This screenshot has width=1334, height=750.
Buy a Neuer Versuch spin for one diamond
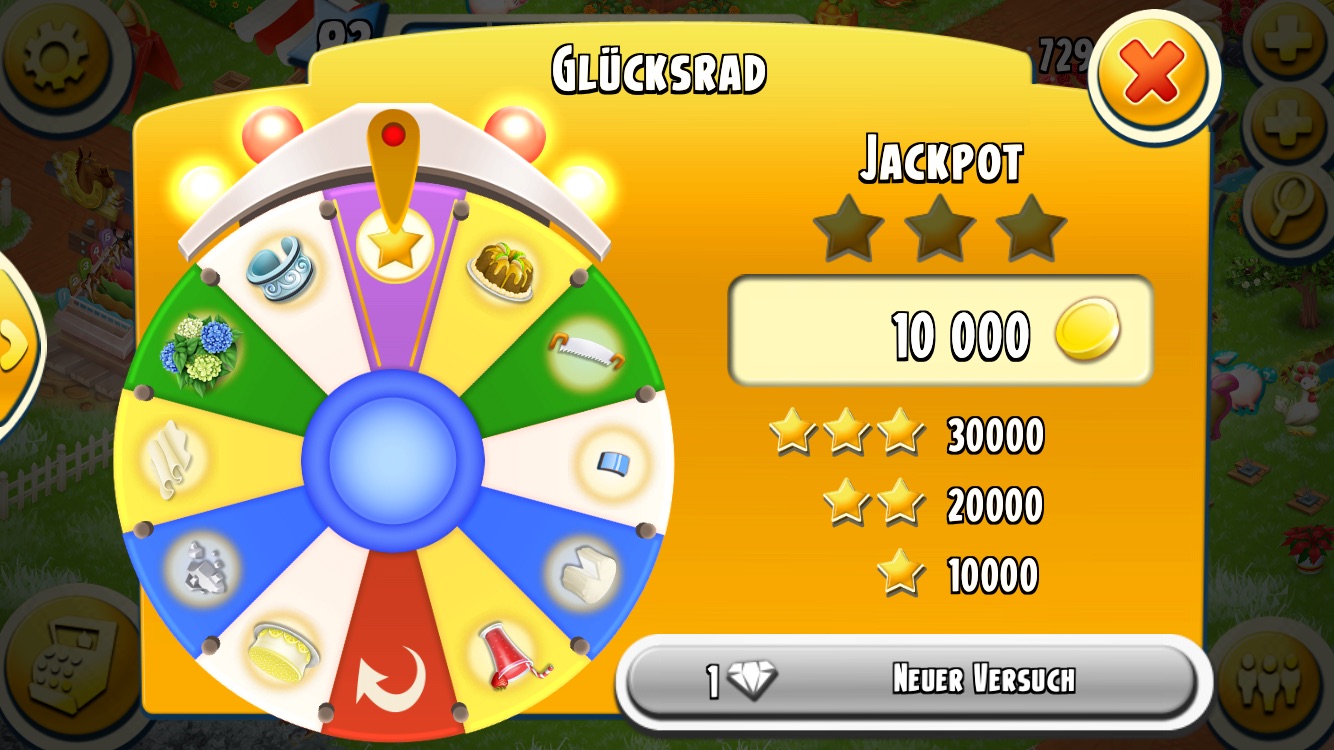click(912, 680)
